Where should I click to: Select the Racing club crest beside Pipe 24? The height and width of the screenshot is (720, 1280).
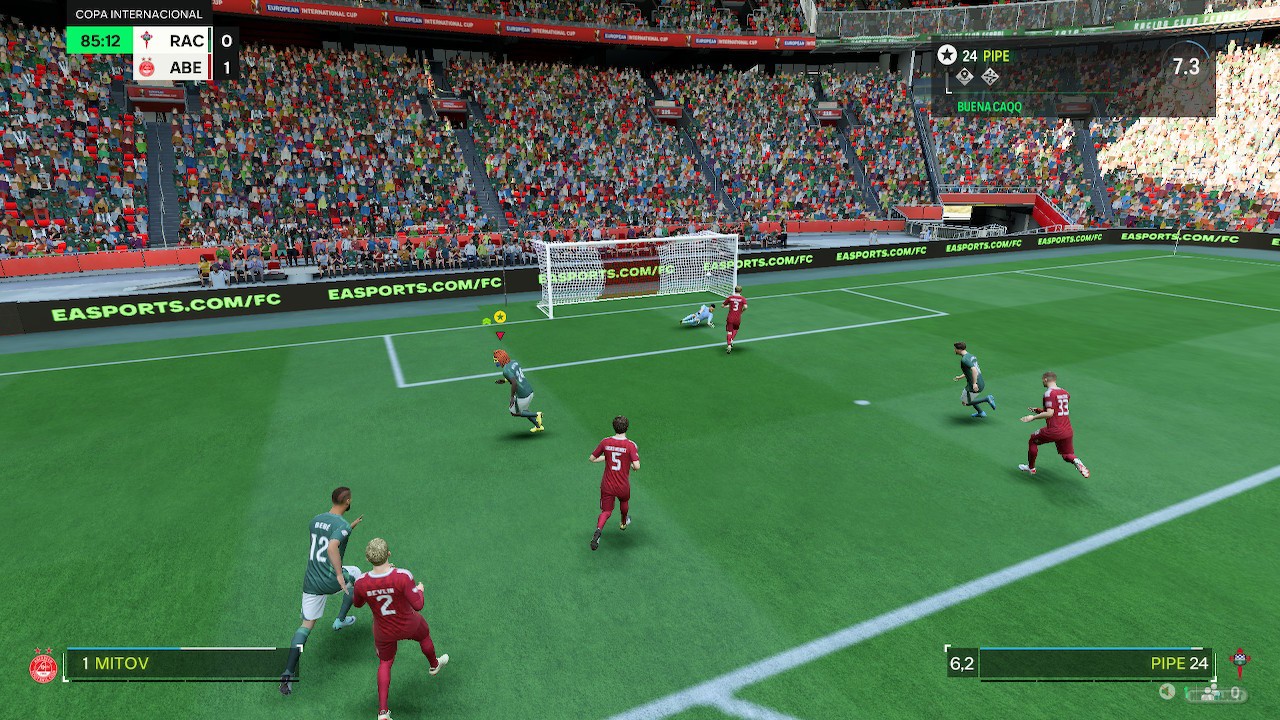click(x=1240, y=663)
